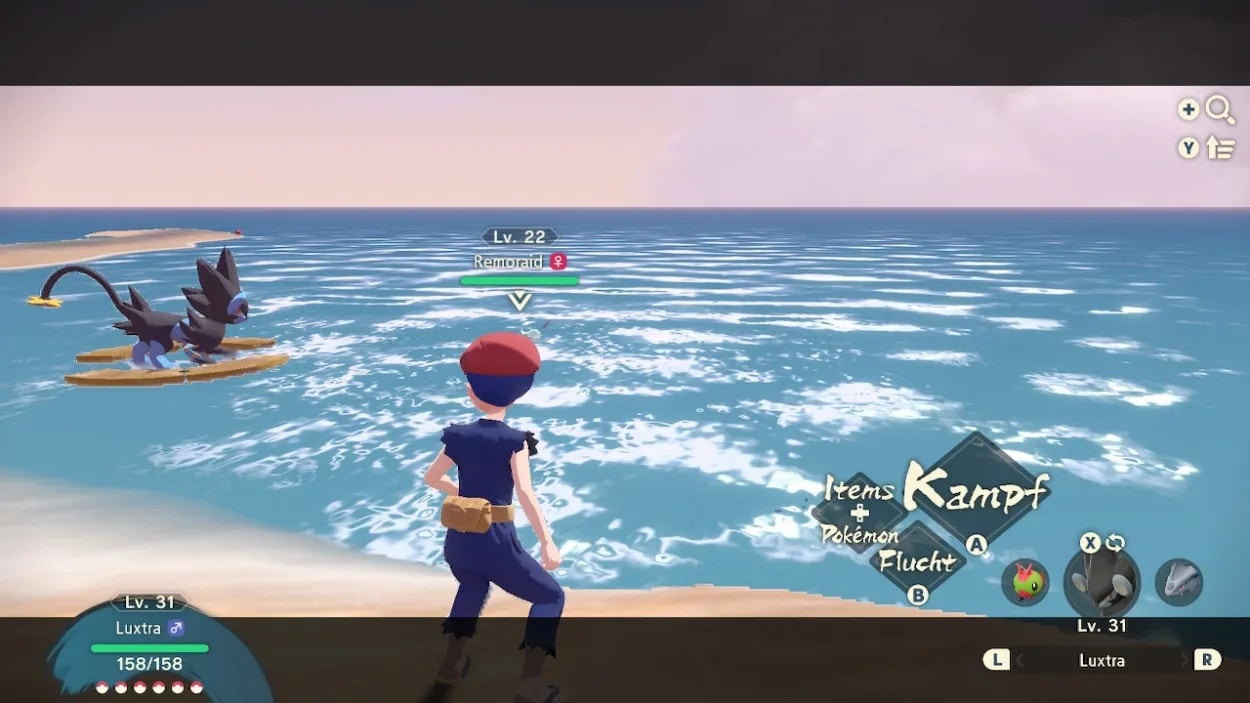Choose the Kampf battle option
1250x703 pixels.
[975, 490]
